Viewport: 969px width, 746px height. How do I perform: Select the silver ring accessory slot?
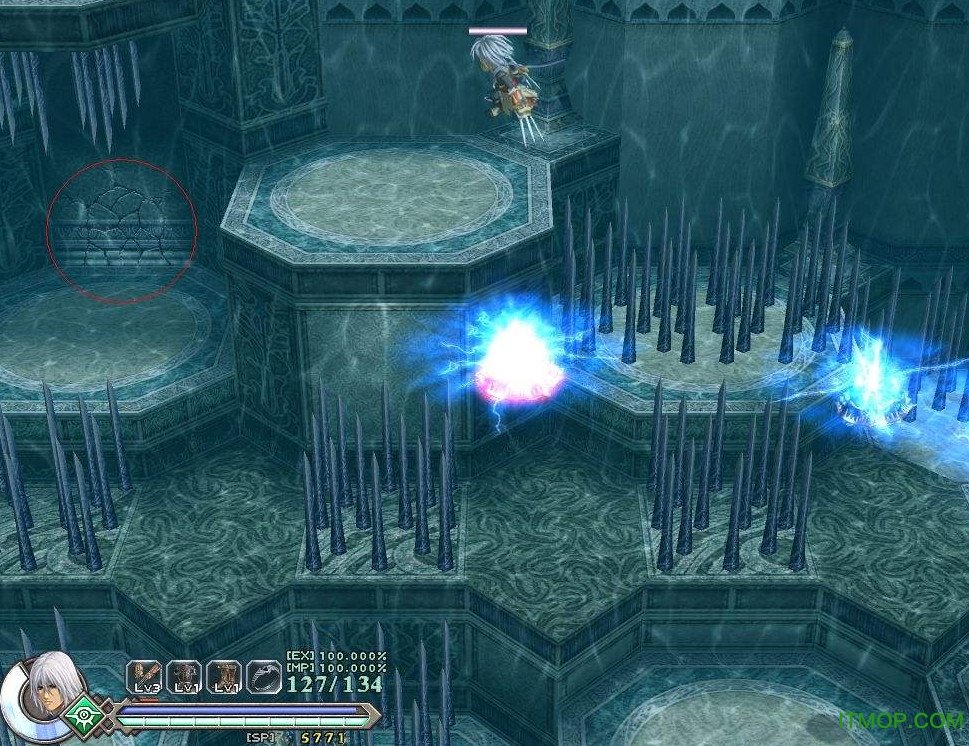coord(264,677)
